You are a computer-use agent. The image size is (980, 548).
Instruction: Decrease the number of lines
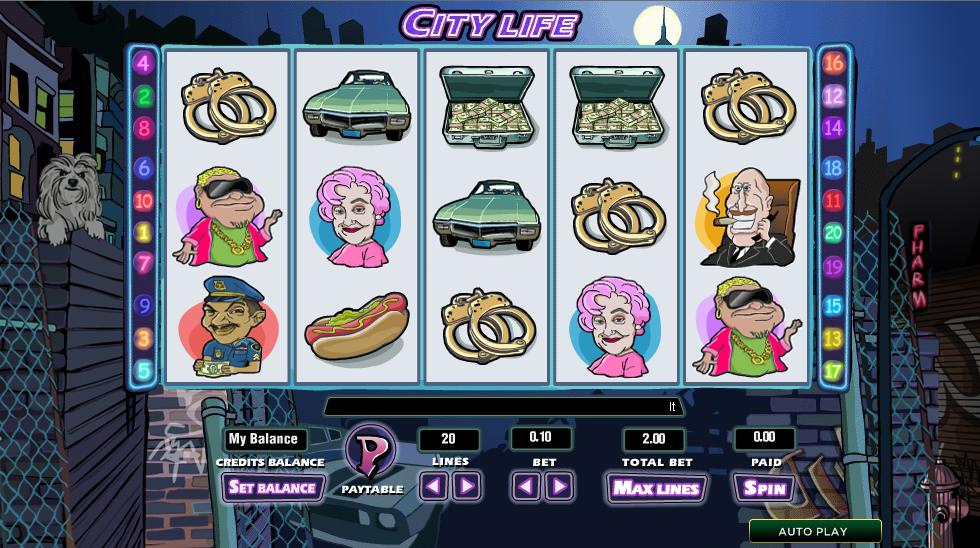(x=432, y=487)
